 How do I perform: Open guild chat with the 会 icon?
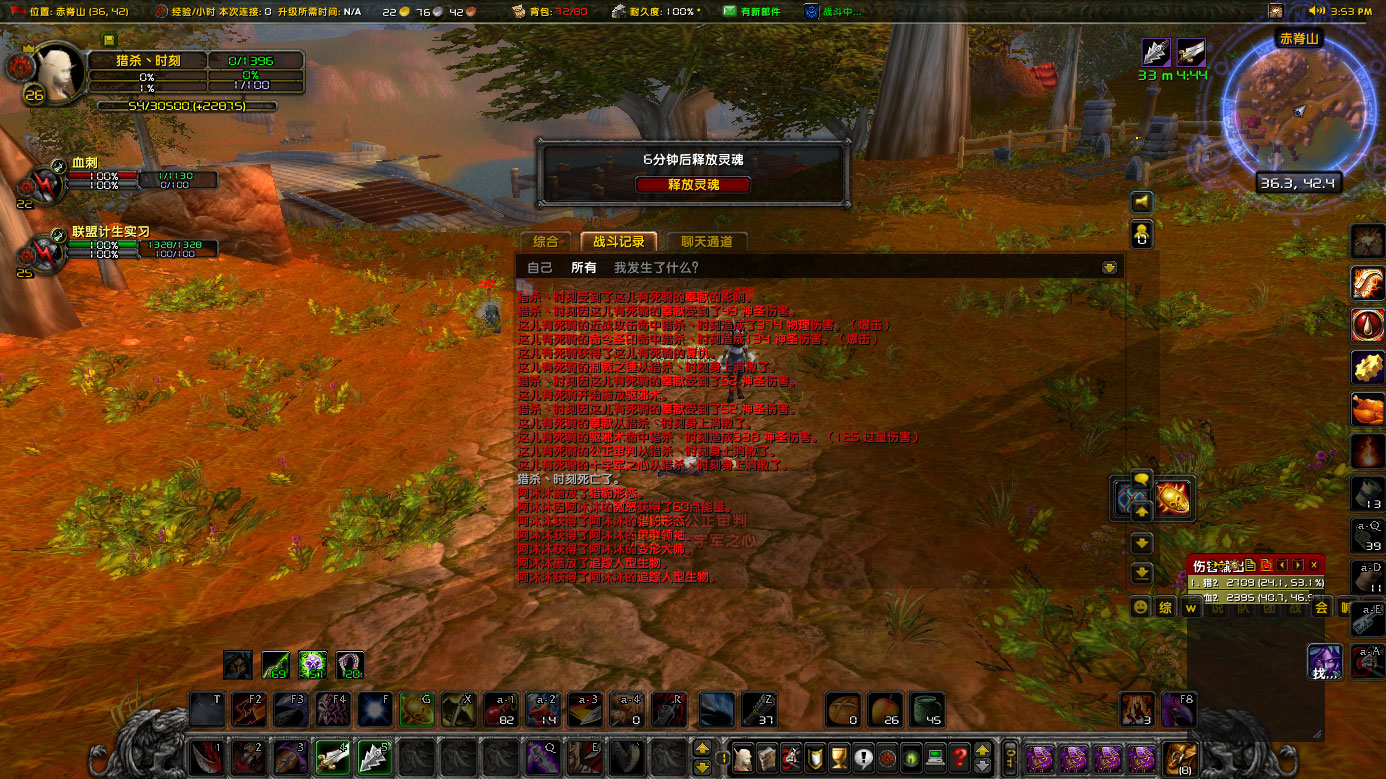(1322, 607)
